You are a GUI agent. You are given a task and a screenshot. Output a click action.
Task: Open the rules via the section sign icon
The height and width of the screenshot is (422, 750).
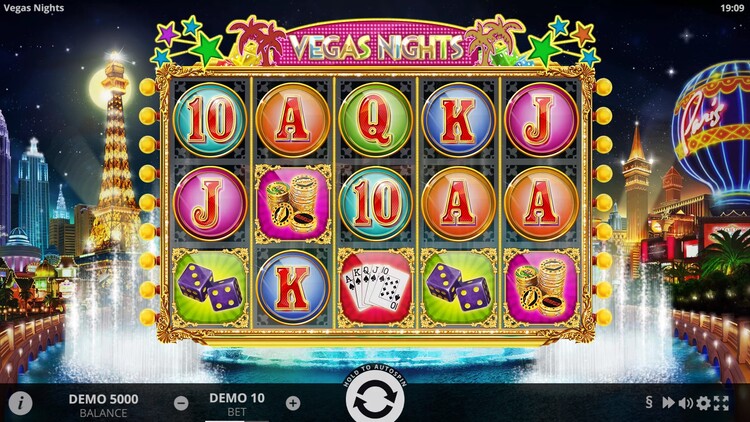(x=648, y=403)
